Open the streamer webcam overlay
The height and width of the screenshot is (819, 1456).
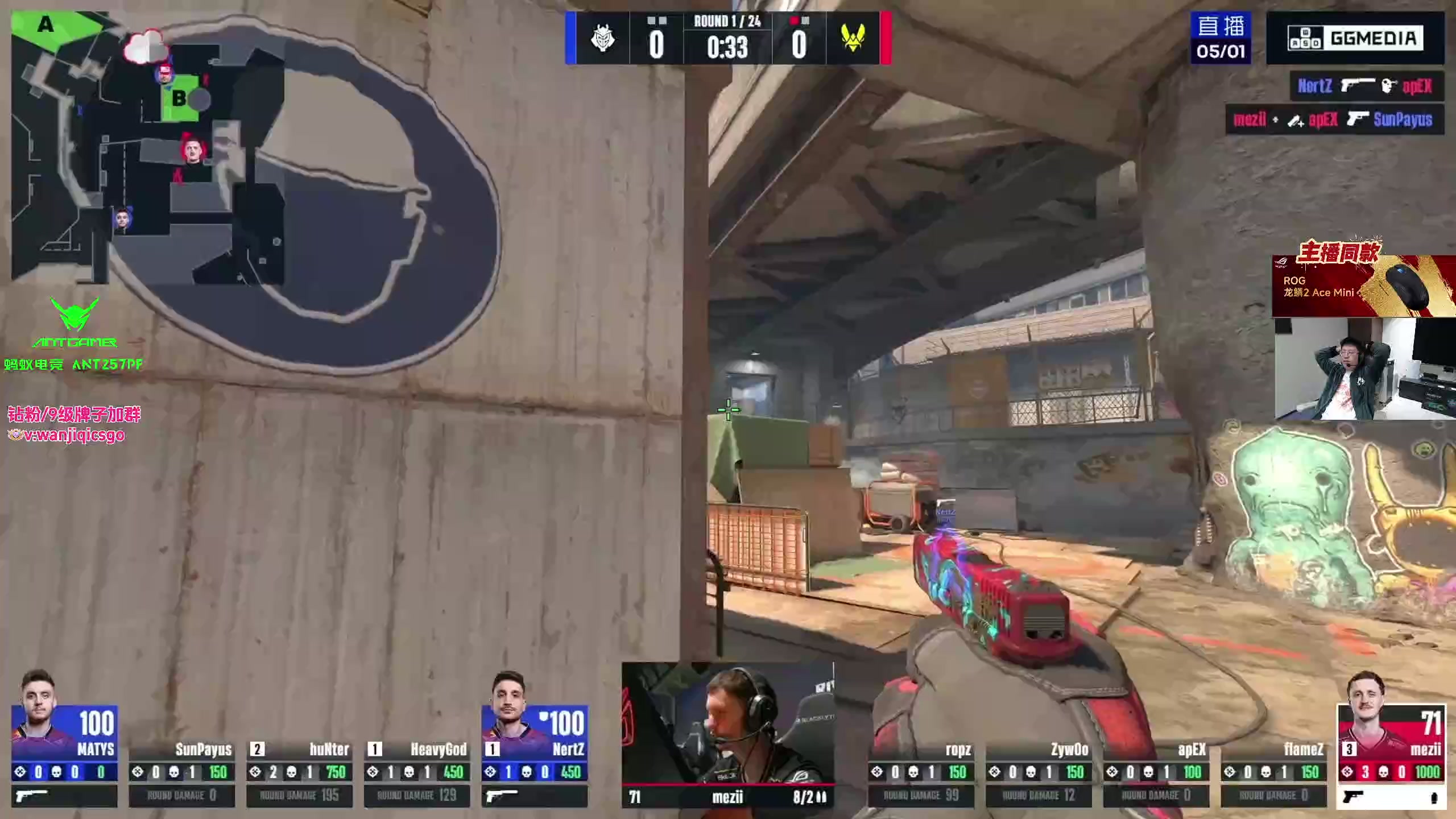point(1364,370)
